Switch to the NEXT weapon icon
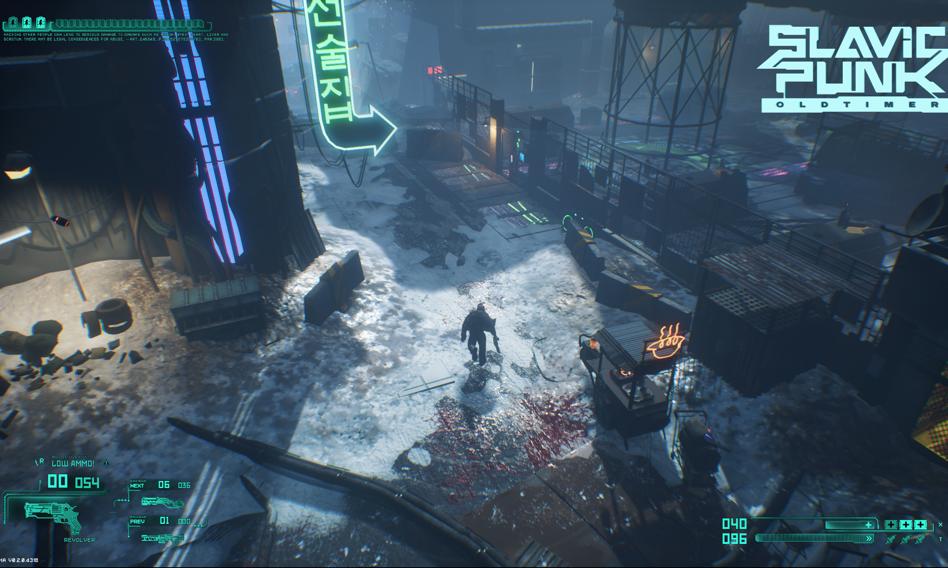Viewport: 948px width, 568px height. point(160,502)
